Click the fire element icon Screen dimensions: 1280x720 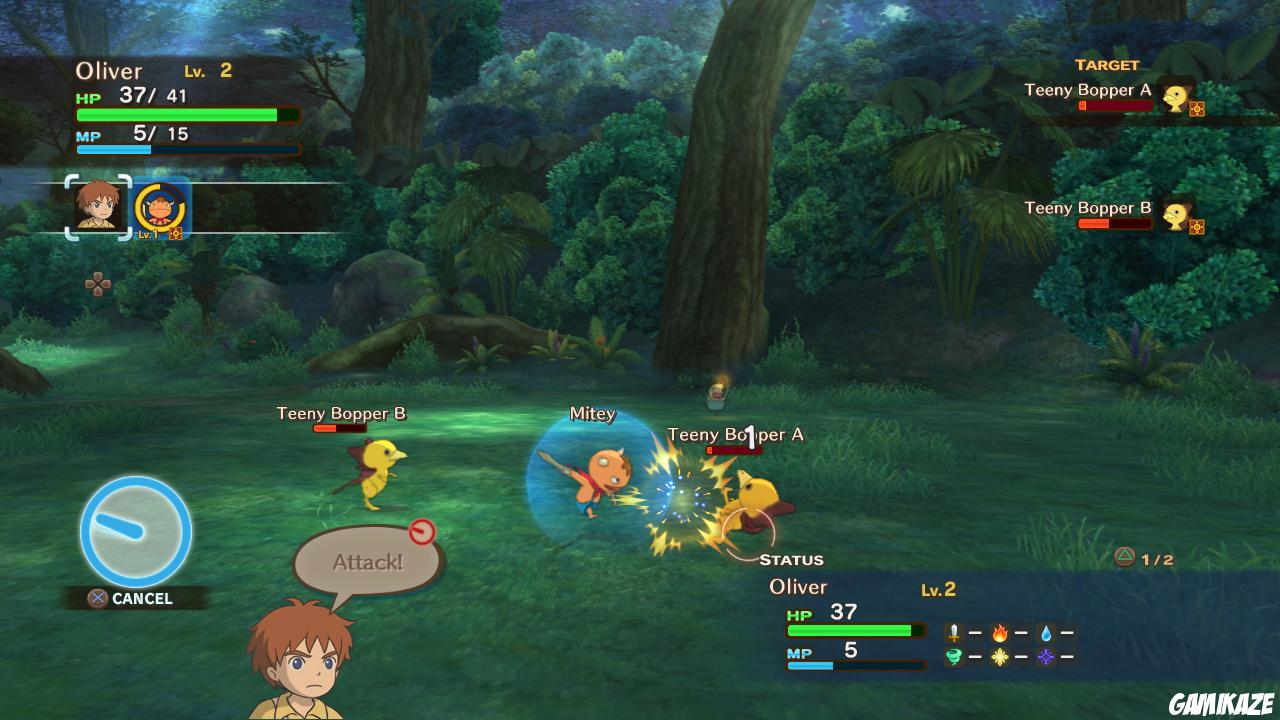(x=1000, y=632)
